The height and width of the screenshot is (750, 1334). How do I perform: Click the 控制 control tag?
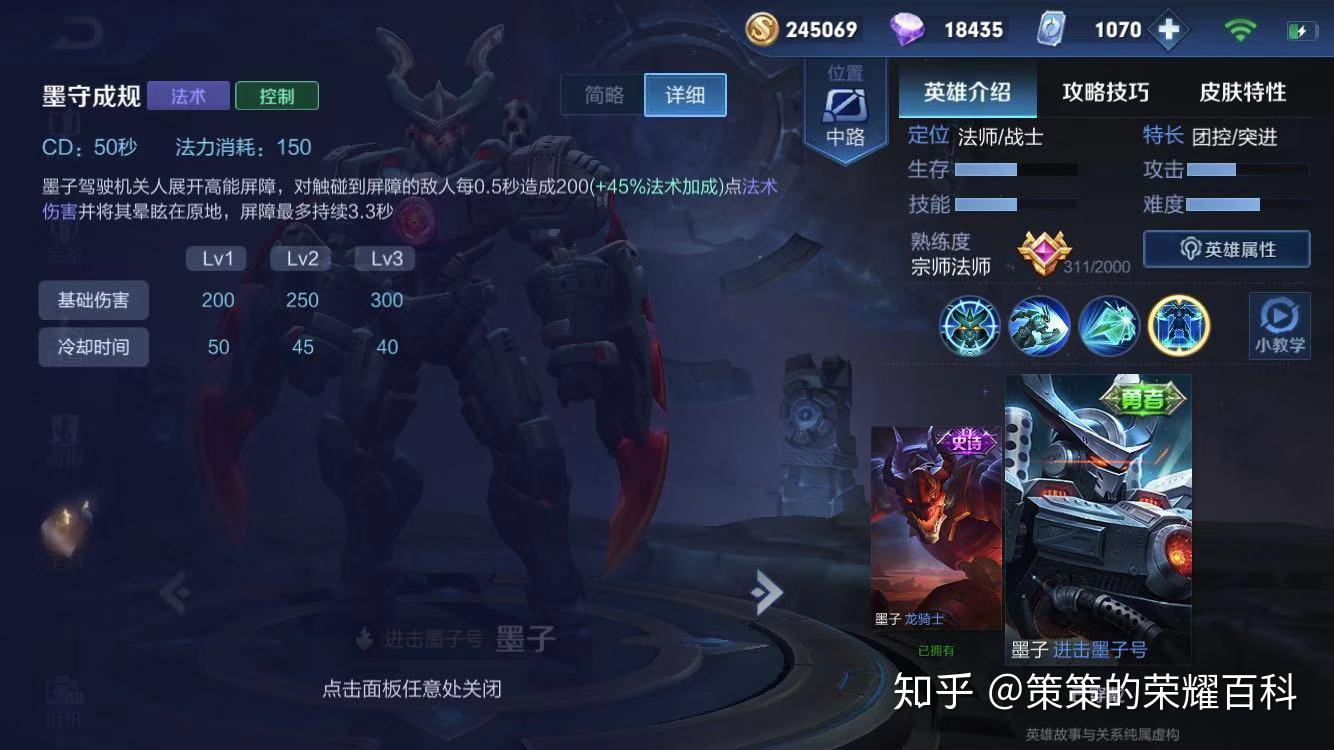click(276, 96)
